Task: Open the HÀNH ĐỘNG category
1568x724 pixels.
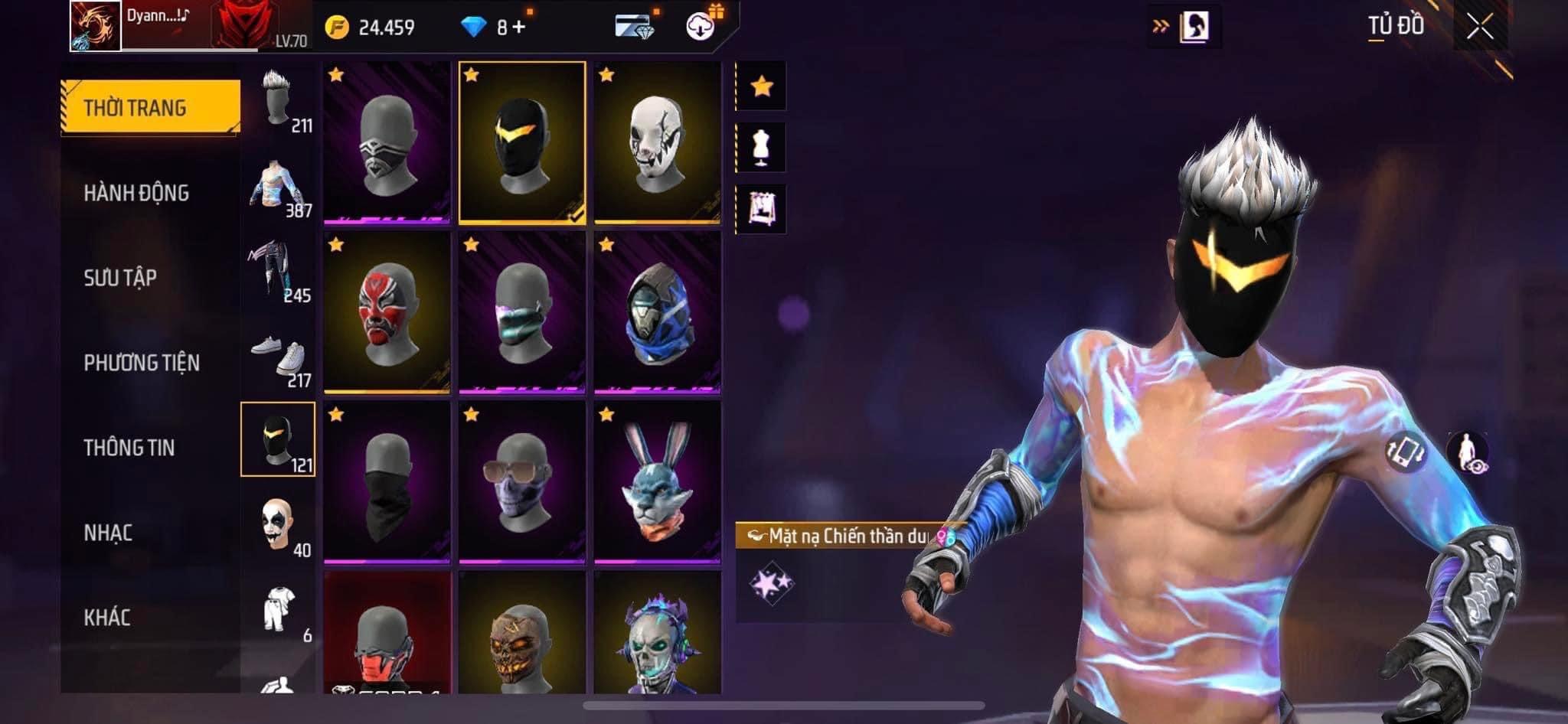Action: click(136, 193)
